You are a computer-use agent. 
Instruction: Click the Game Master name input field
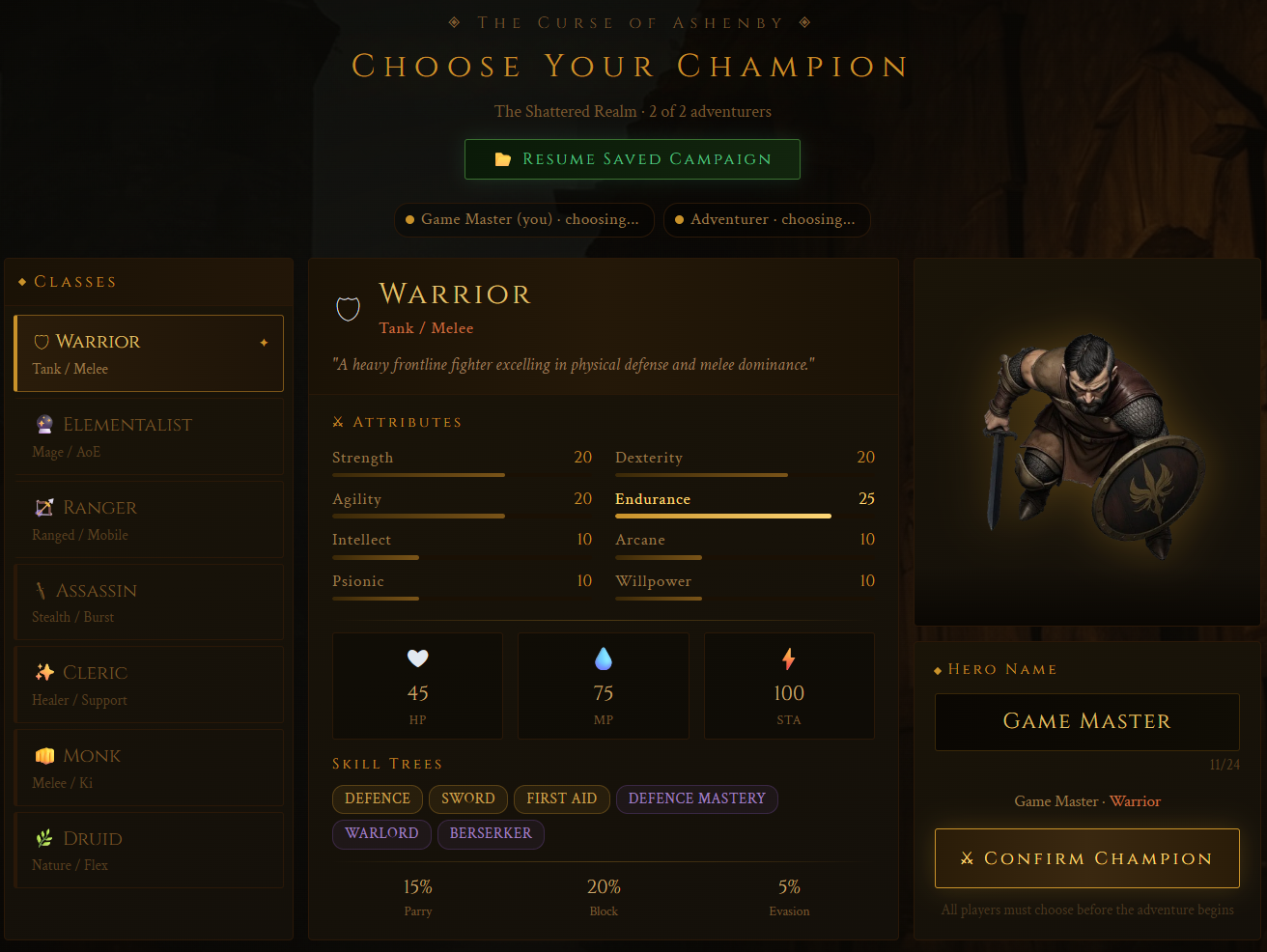click(1086, 721)
